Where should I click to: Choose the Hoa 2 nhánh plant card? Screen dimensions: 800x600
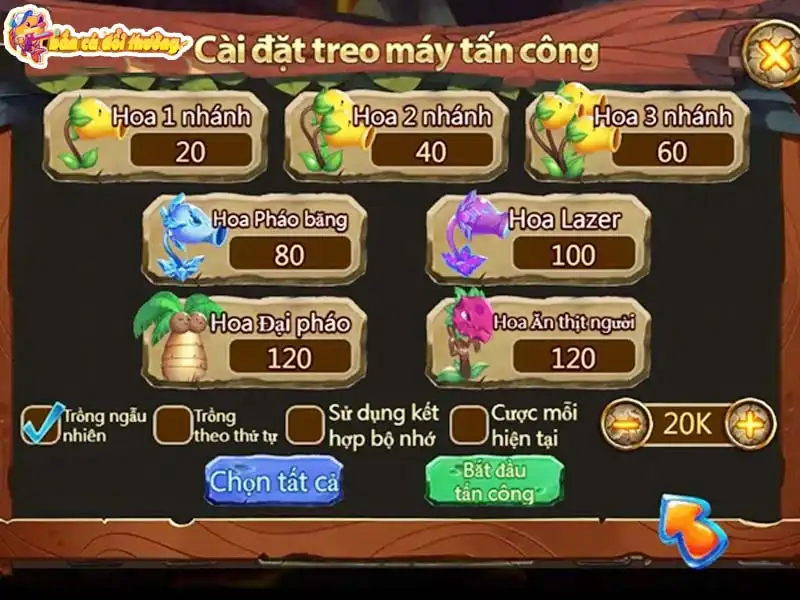point(396,135)
